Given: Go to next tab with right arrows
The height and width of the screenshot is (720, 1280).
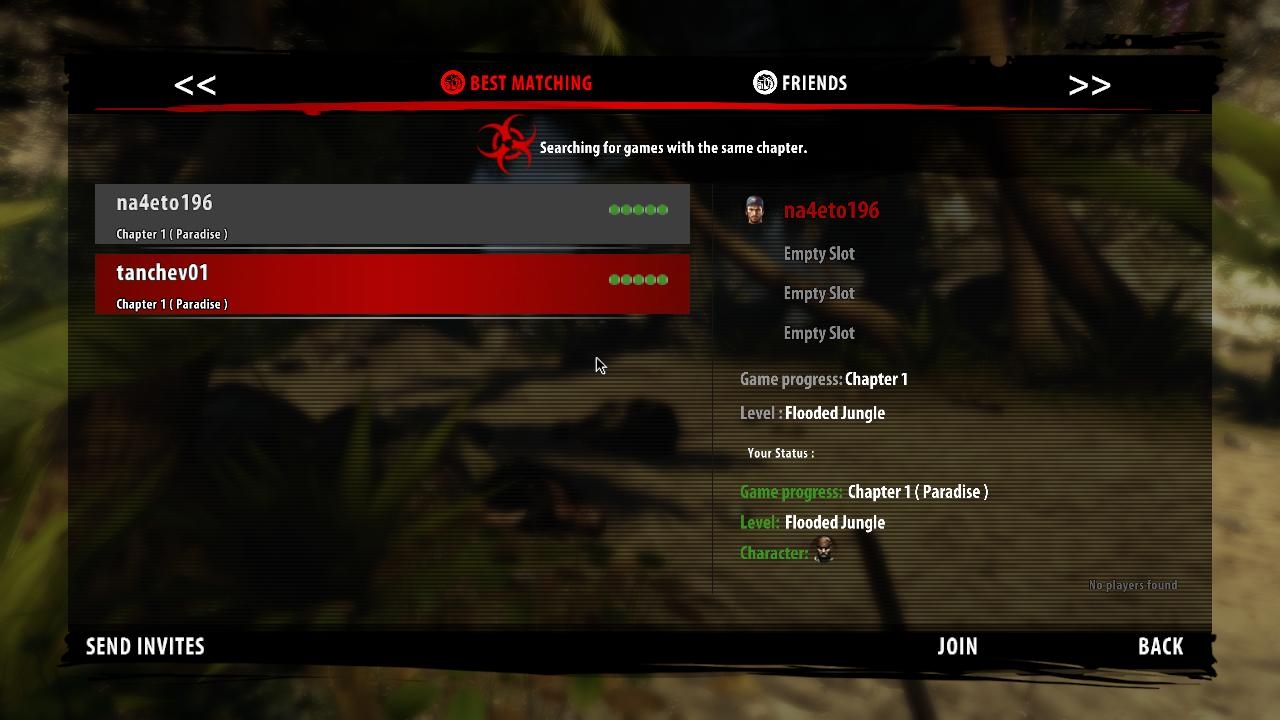Looking at the screenshot, I should click(x=1089, y=85).
